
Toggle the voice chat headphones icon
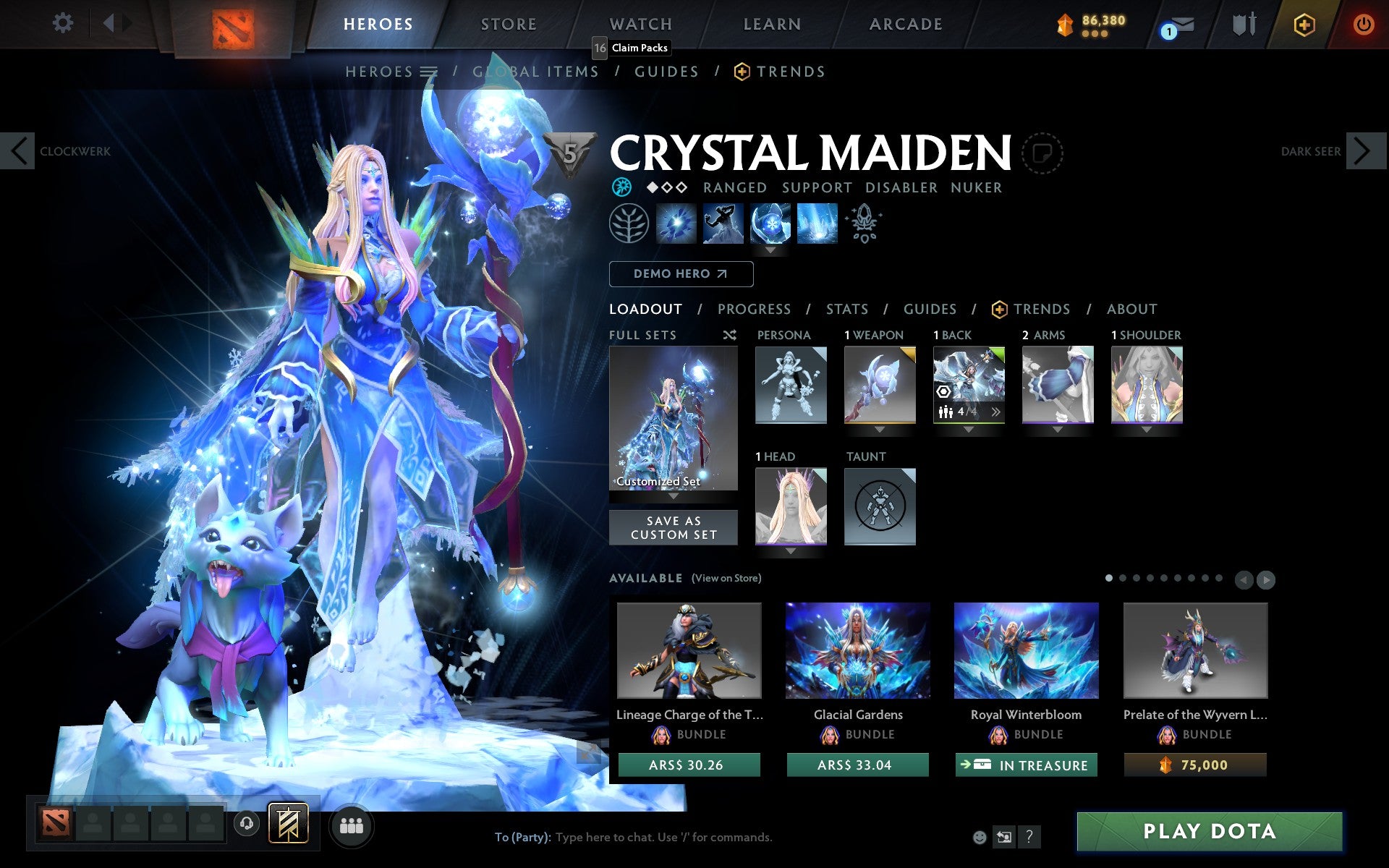pos(247,822)
